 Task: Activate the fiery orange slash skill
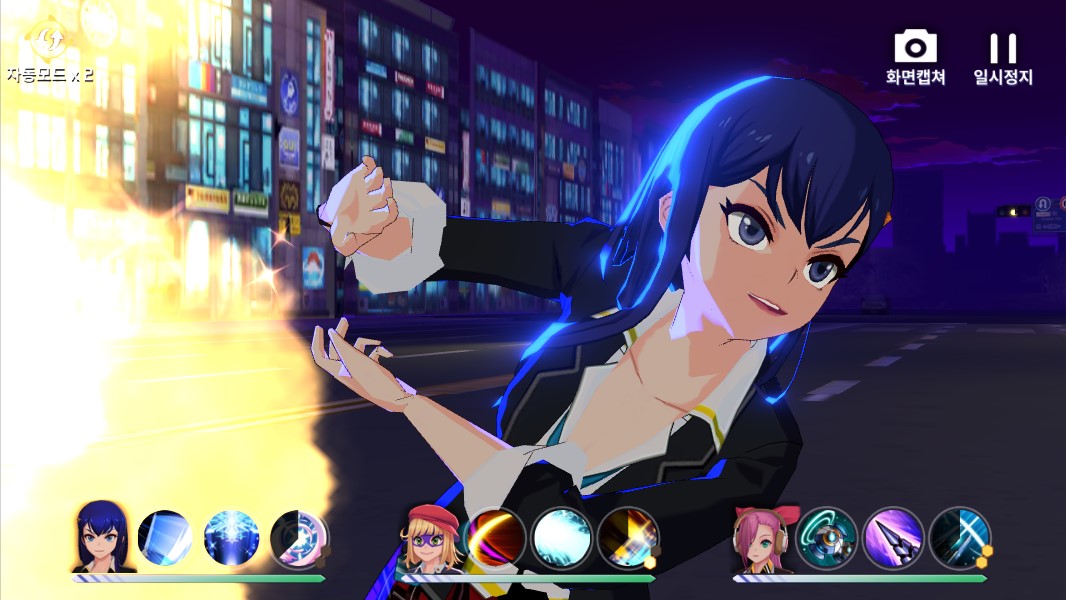coord(496,538)
